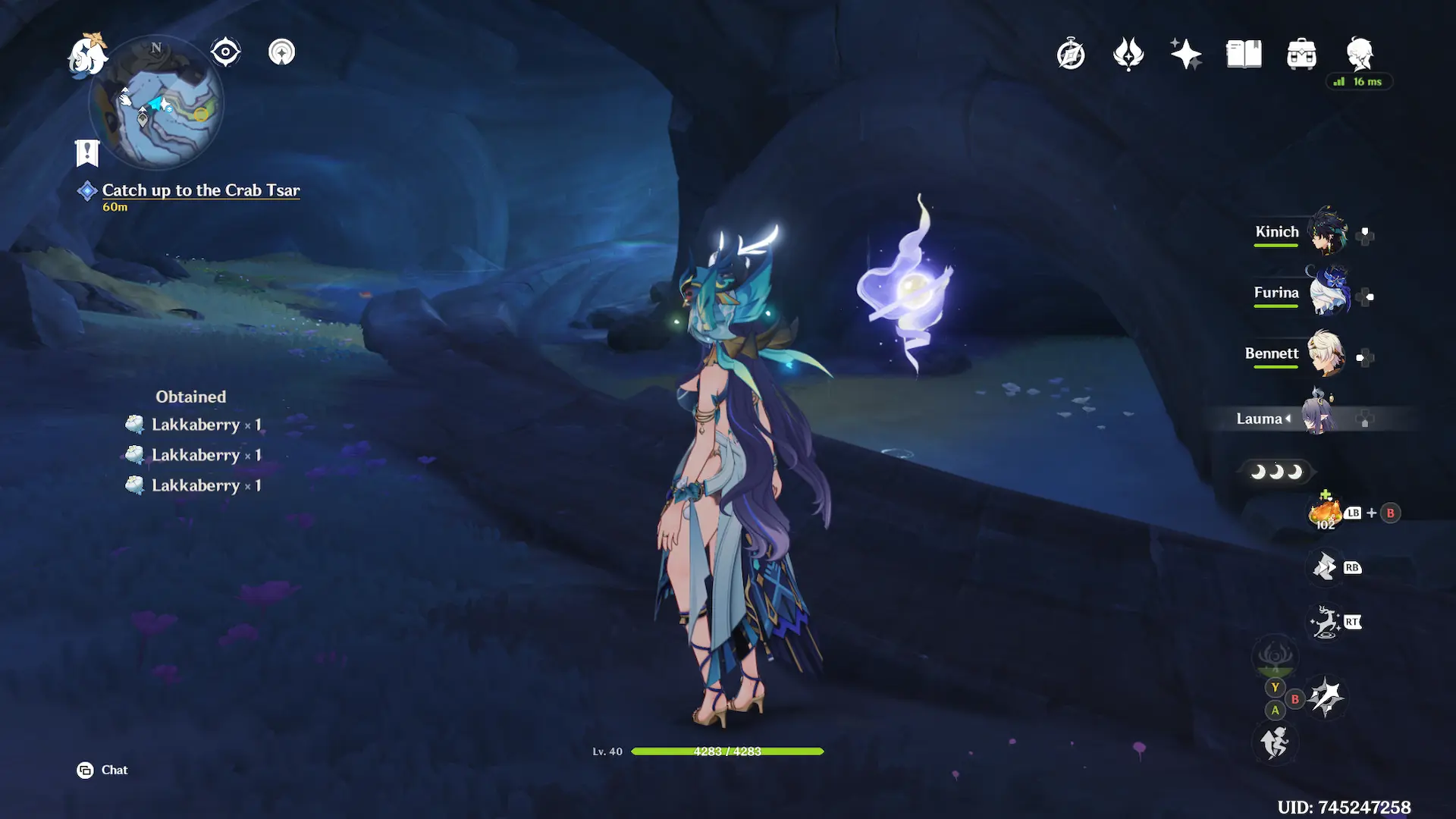Open the teleport waypoint signal icon
The height and width of the screenshot is (819, 1456).
(x=281, y=52)
